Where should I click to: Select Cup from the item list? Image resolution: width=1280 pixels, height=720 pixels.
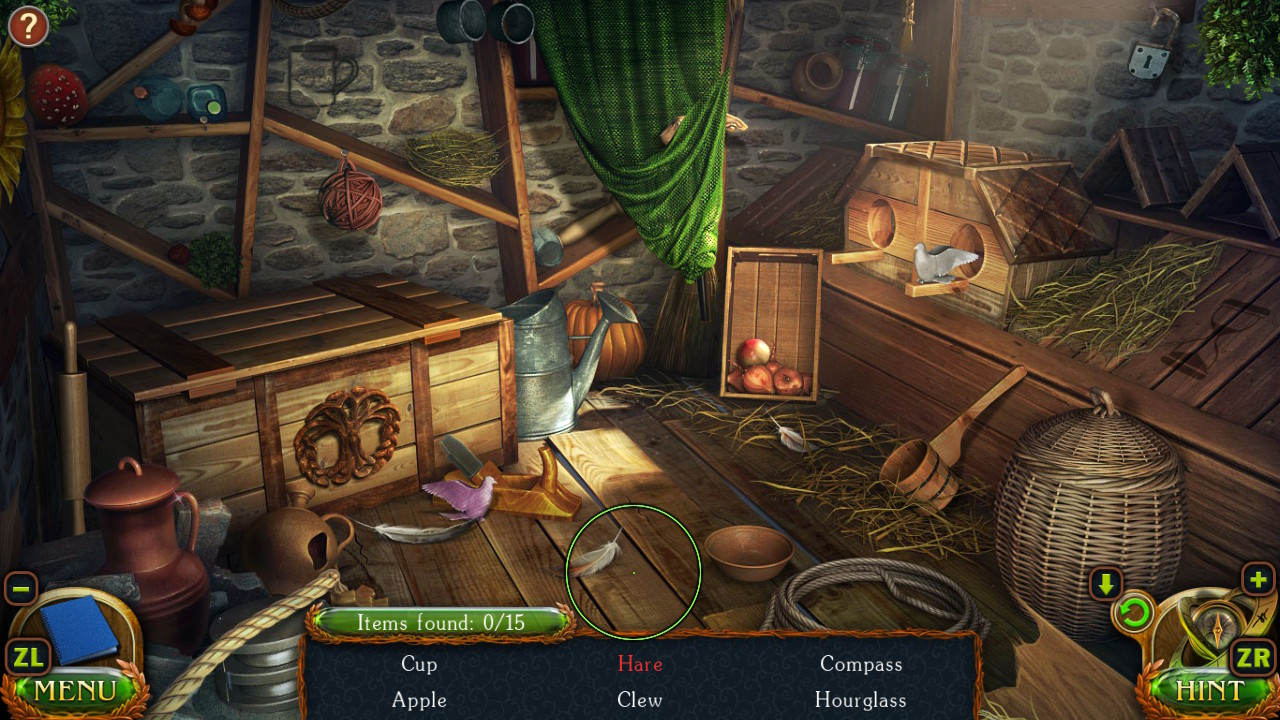[x=419, y=664]
